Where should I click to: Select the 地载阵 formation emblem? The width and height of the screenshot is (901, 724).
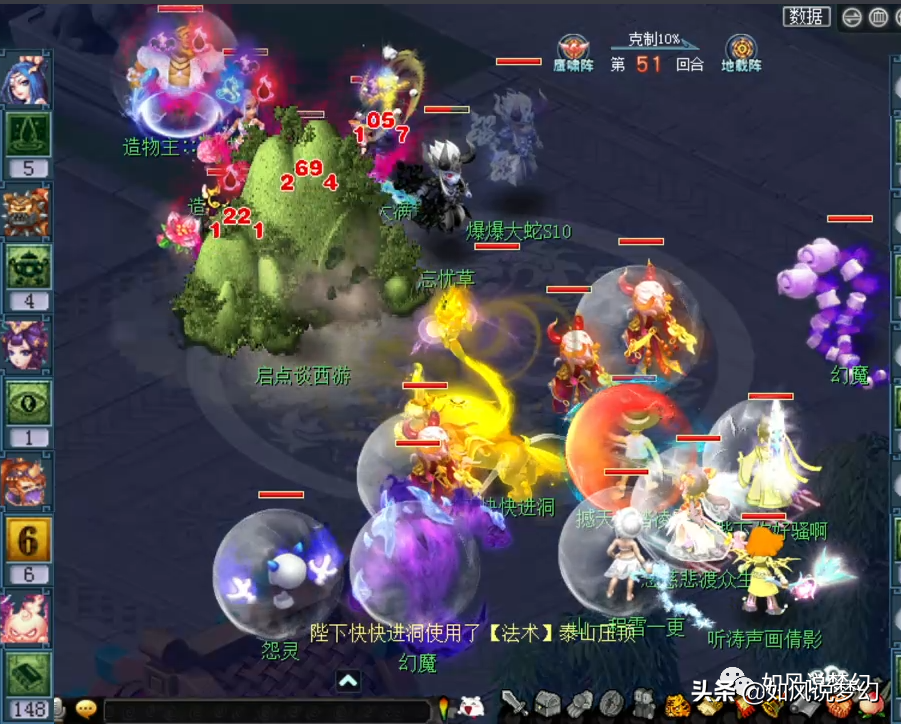pos(741,49)
